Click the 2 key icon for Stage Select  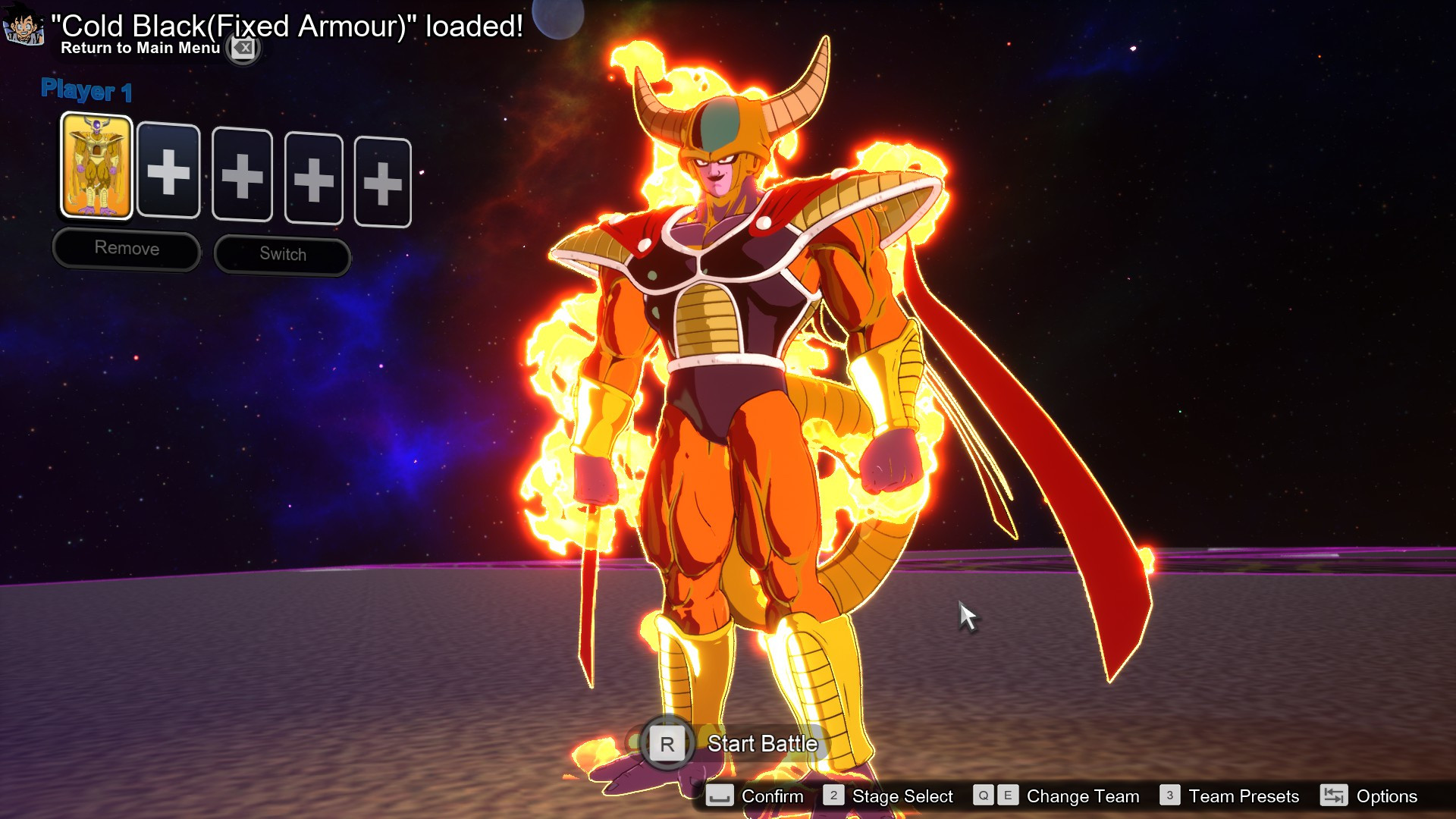tap(834, 796)
